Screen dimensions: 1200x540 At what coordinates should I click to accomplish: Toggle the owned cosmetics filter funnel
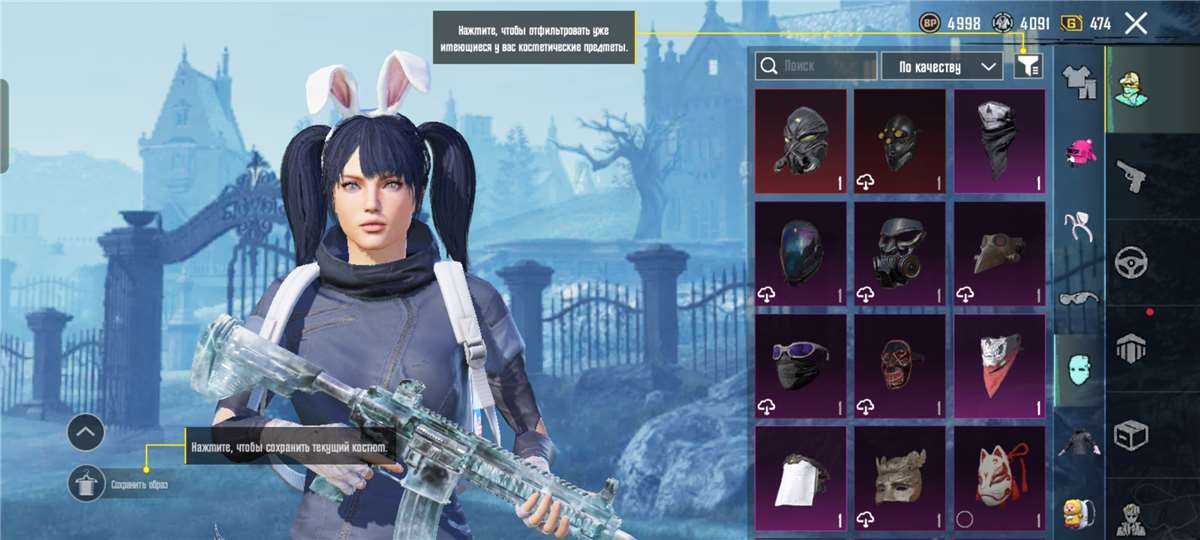(x=1028, y=66)
